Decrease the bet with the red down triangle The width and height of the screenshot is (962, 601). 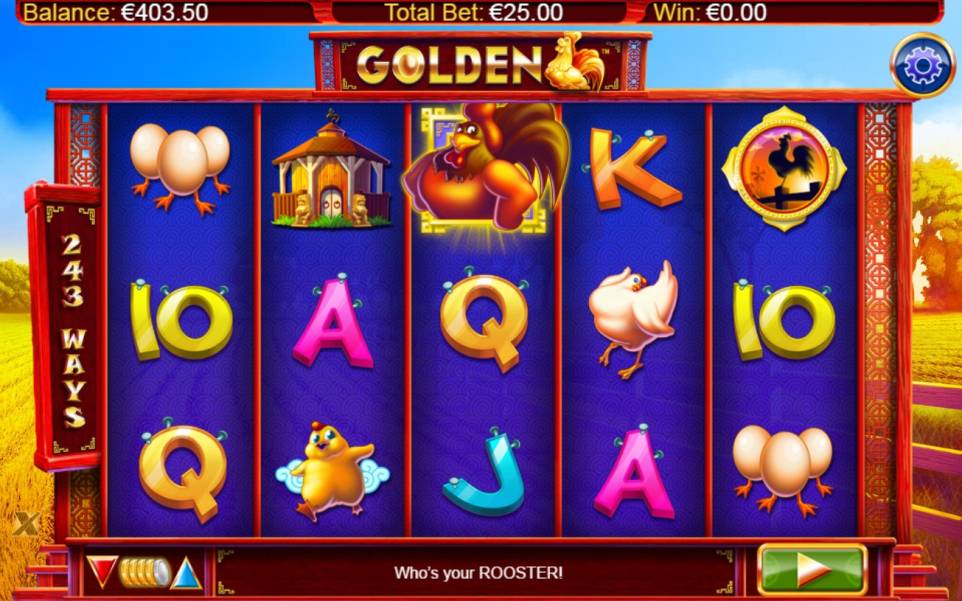point(101,571)
